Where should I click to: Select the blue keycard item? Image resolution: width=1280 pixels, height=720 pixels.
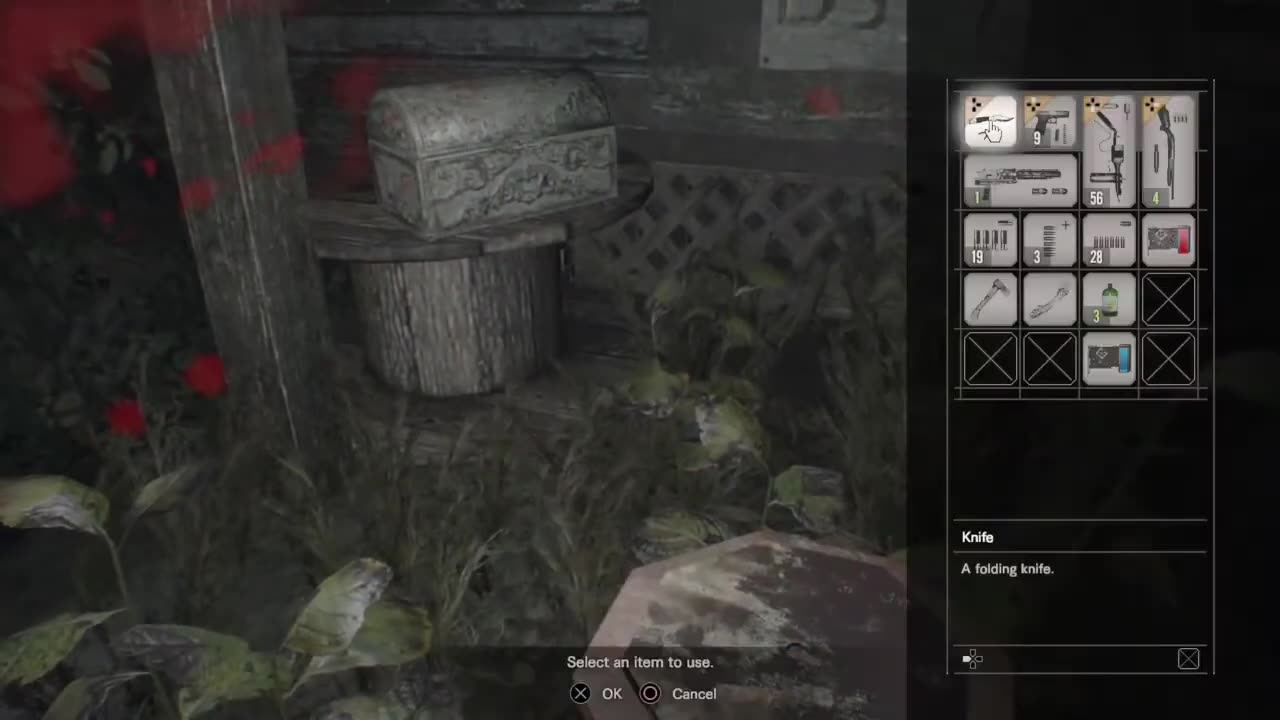(1108, 358)
